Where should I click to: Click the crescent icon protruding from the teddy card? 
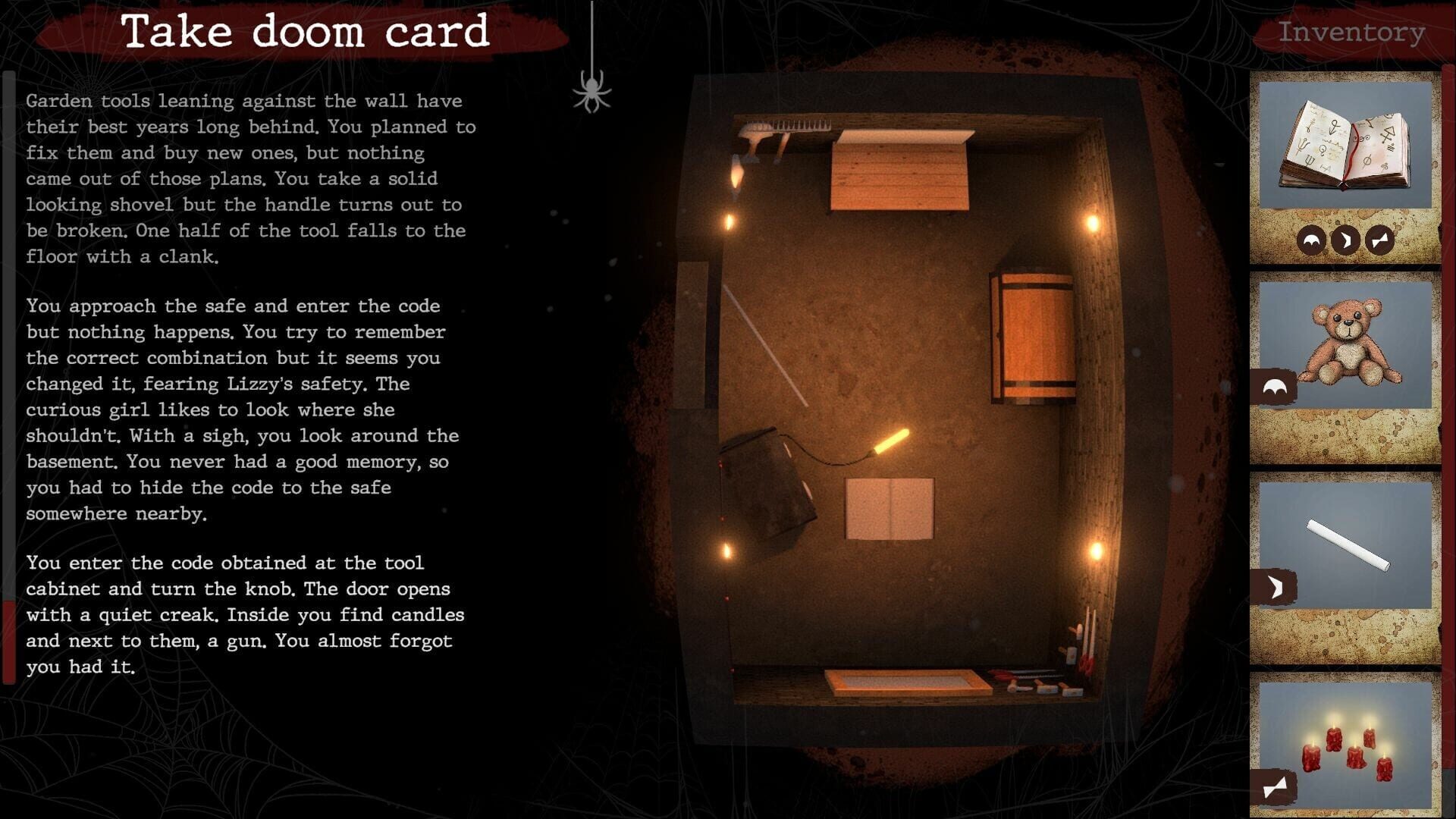(1274, 387)
